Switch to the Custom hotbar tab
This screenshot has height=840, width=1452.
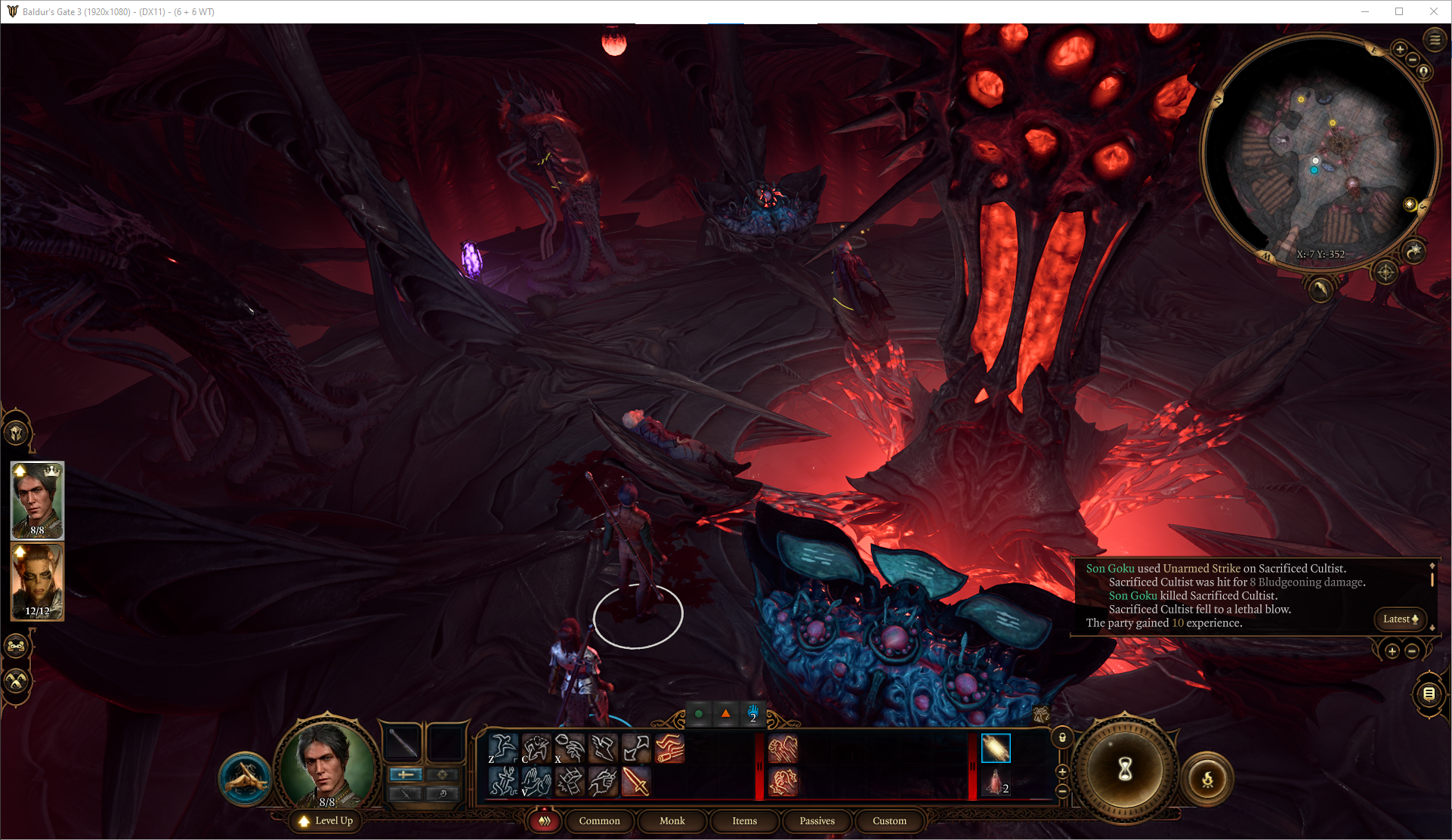click(889, 820)
